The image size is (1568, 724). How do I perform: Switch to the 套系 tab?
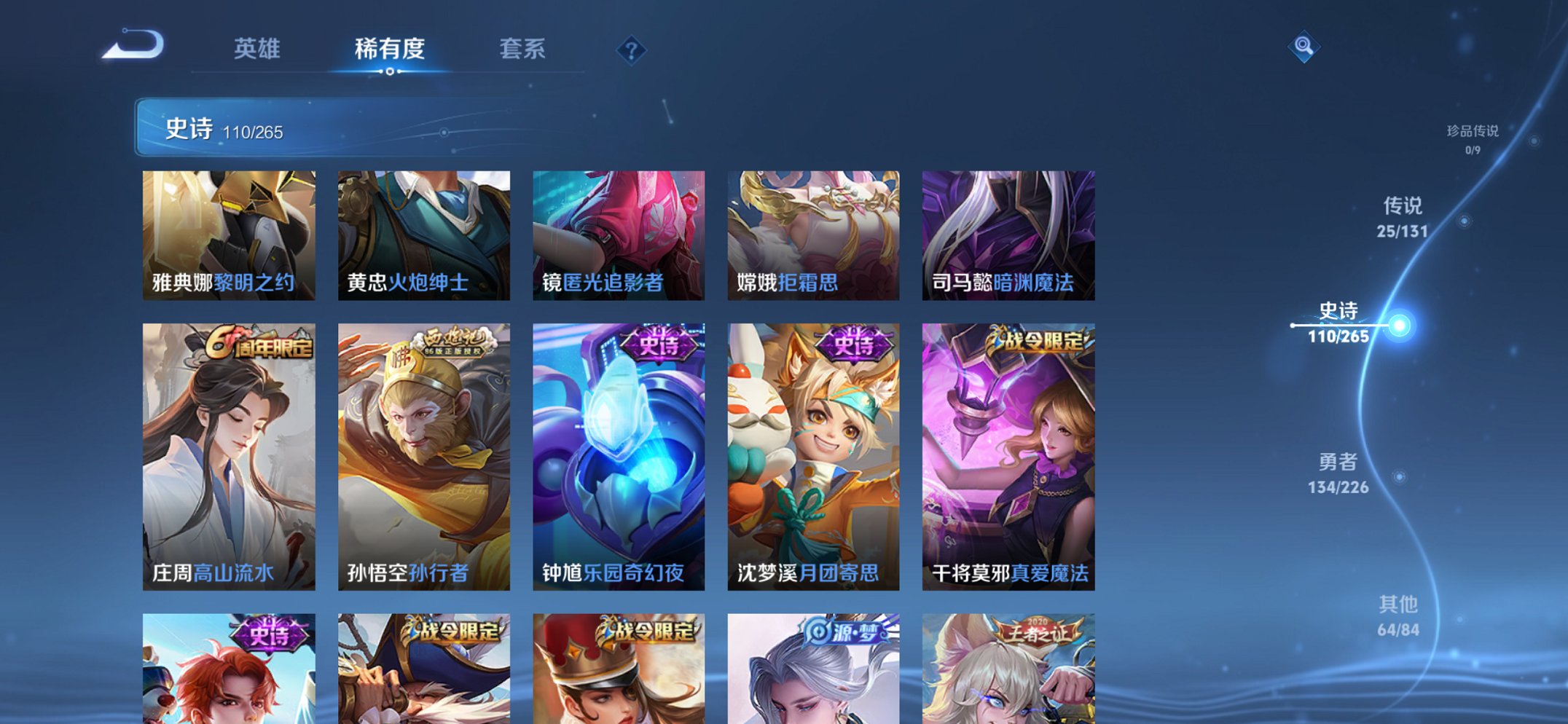click(x=522, y=50)
